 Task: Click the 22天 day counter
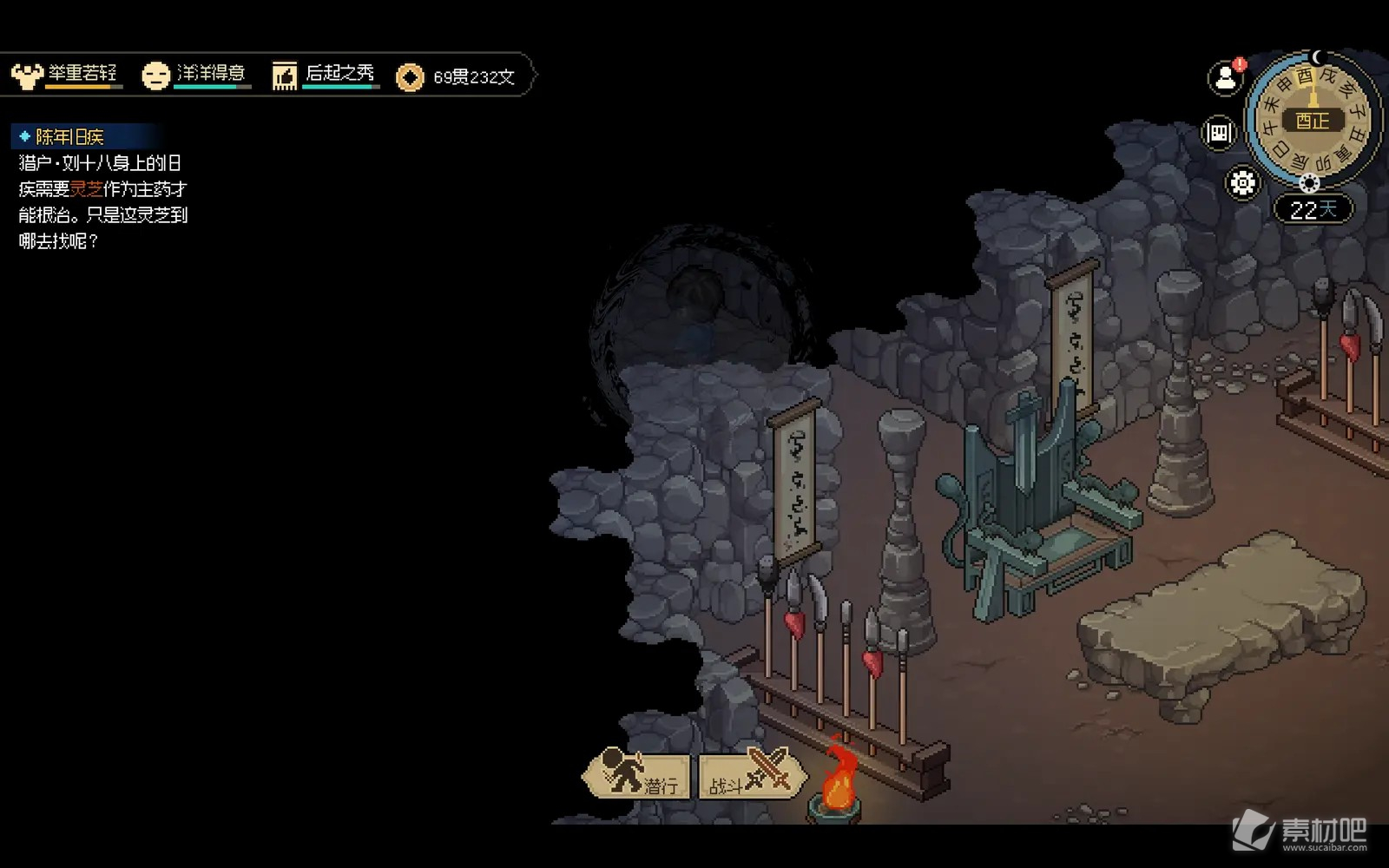tap(1312, 210)
